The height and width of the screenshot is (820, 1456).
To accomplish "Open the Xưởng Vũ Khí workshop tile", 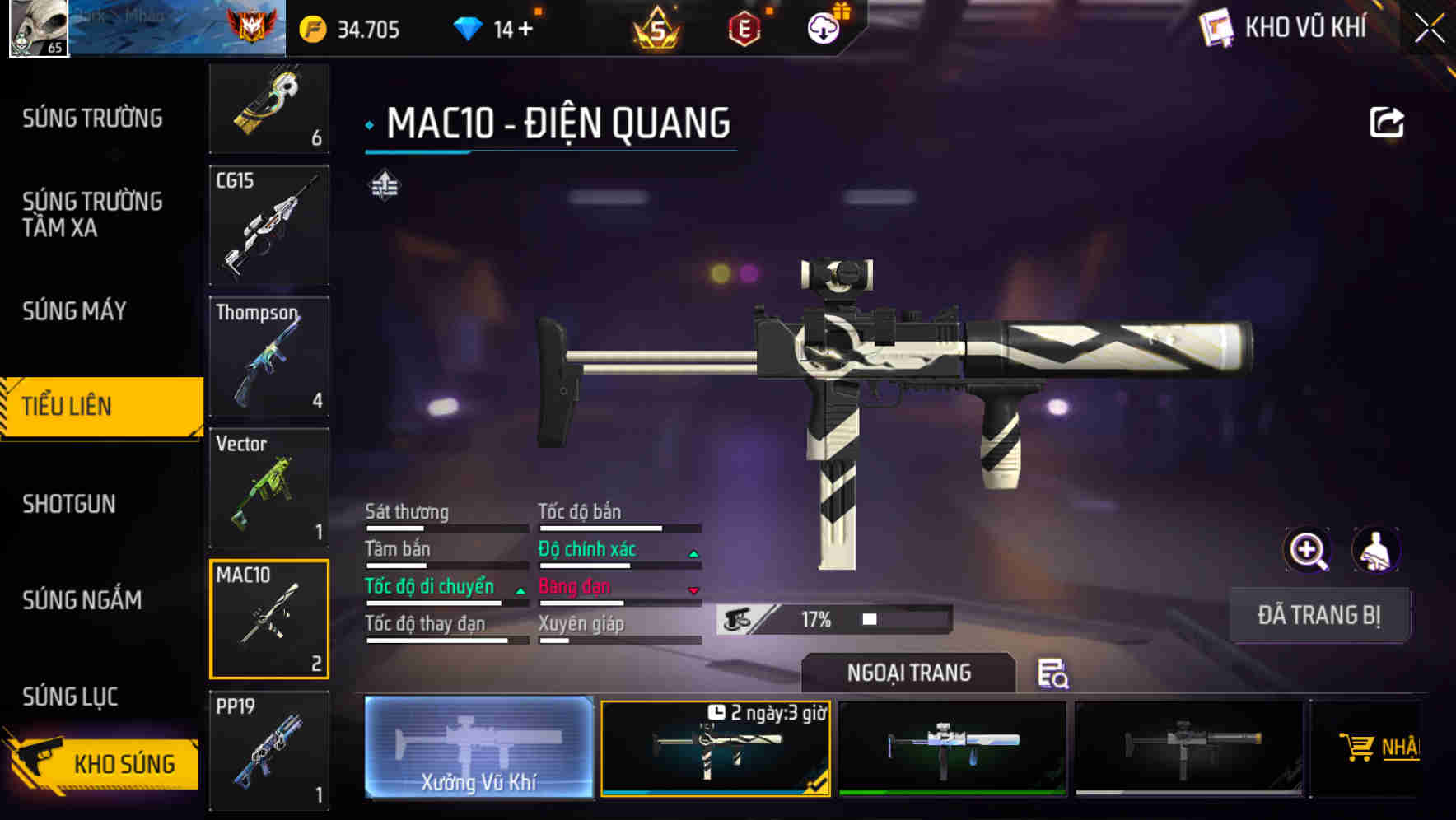I will tap(478, 747).
